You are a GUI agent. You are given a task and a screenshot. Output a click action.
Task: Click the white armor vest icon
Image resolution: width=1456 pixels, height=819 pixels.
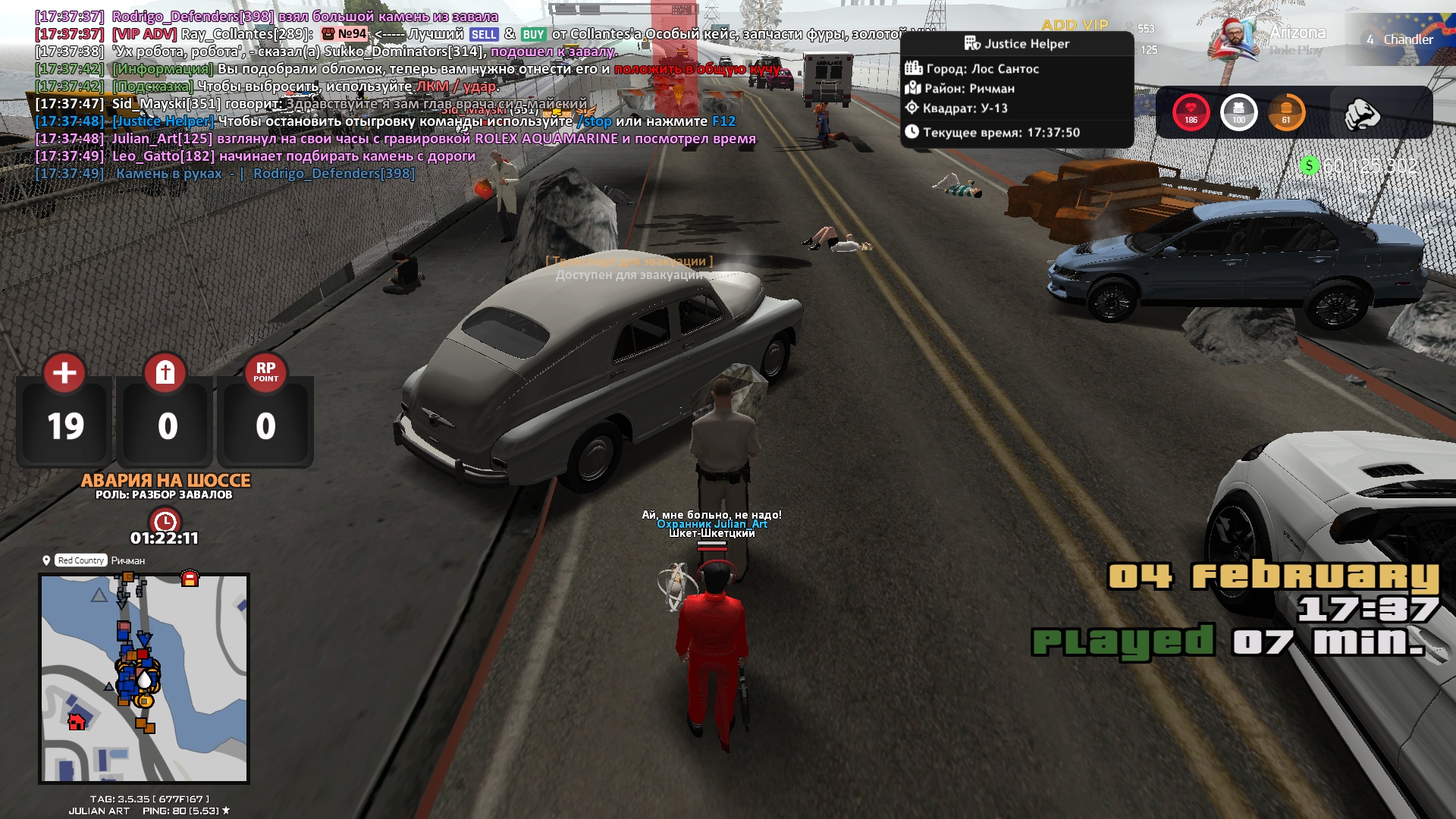[1238, 112]
